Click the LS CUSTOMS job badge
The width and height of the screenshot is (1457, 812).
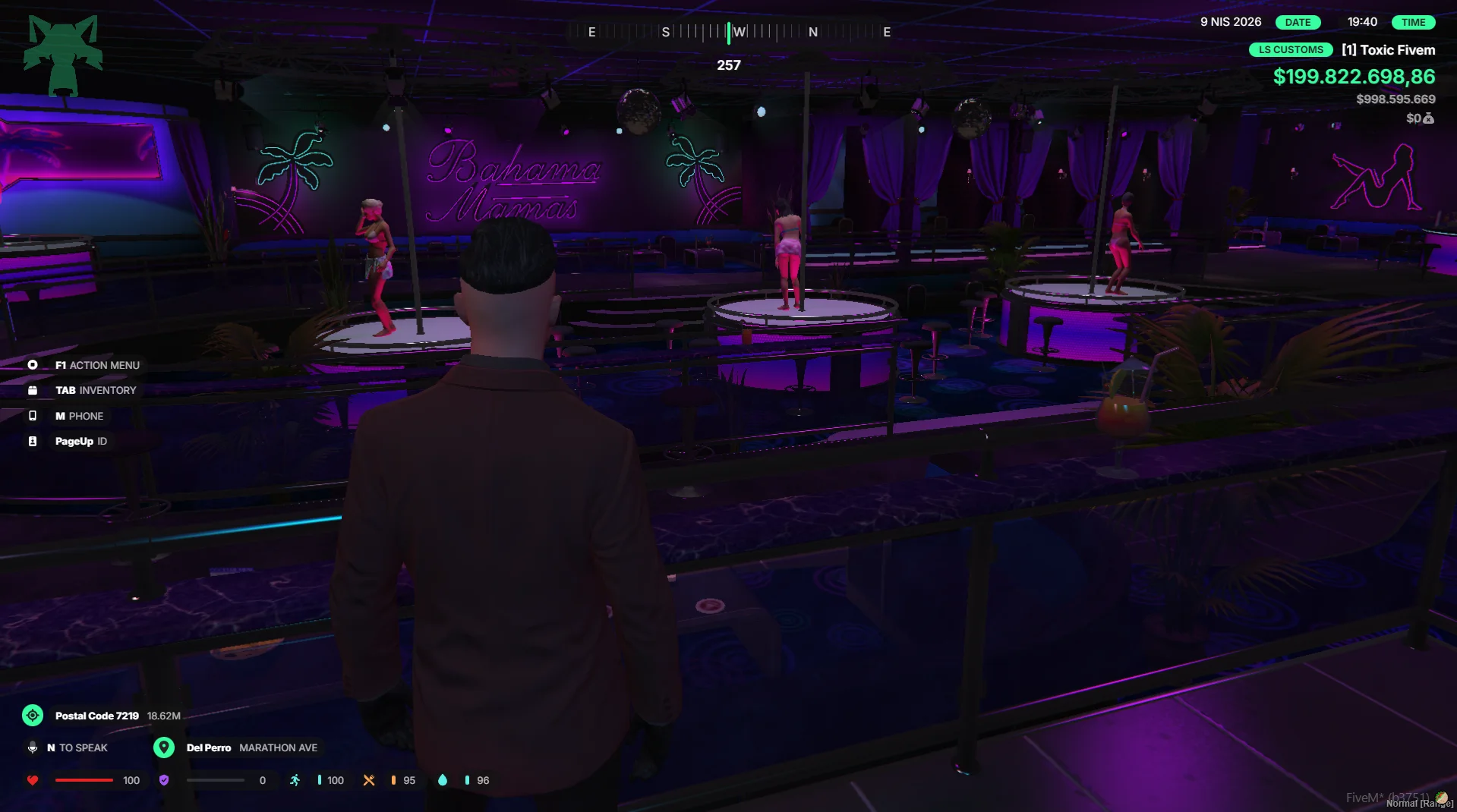click(x=1291, y=50)
